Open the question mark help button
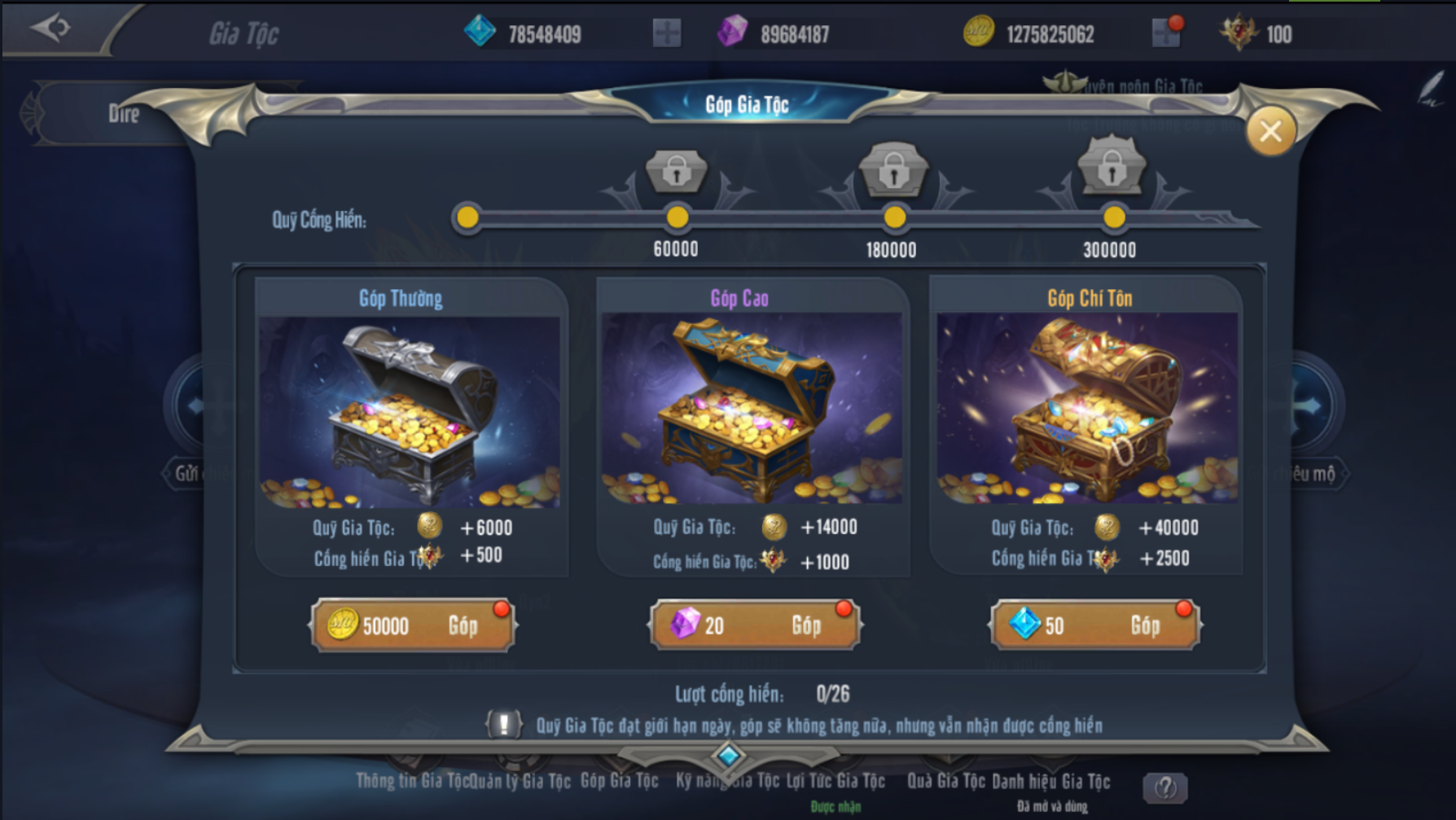 tap(1164, 787)
